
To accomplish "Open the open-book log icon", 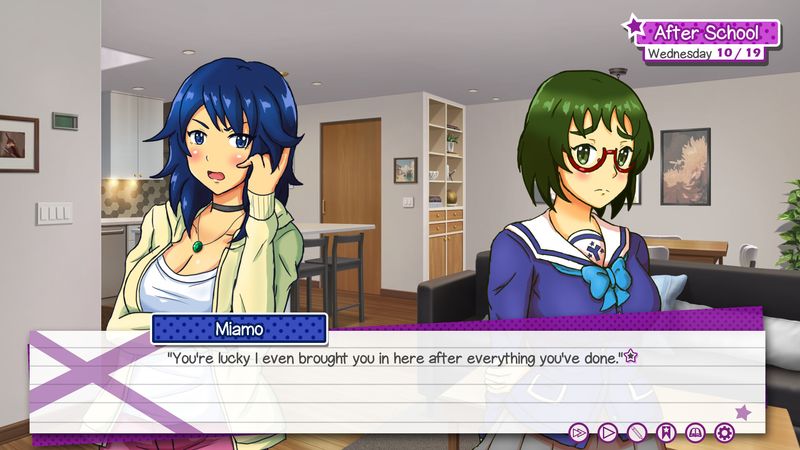I will [x=695, y=432].
